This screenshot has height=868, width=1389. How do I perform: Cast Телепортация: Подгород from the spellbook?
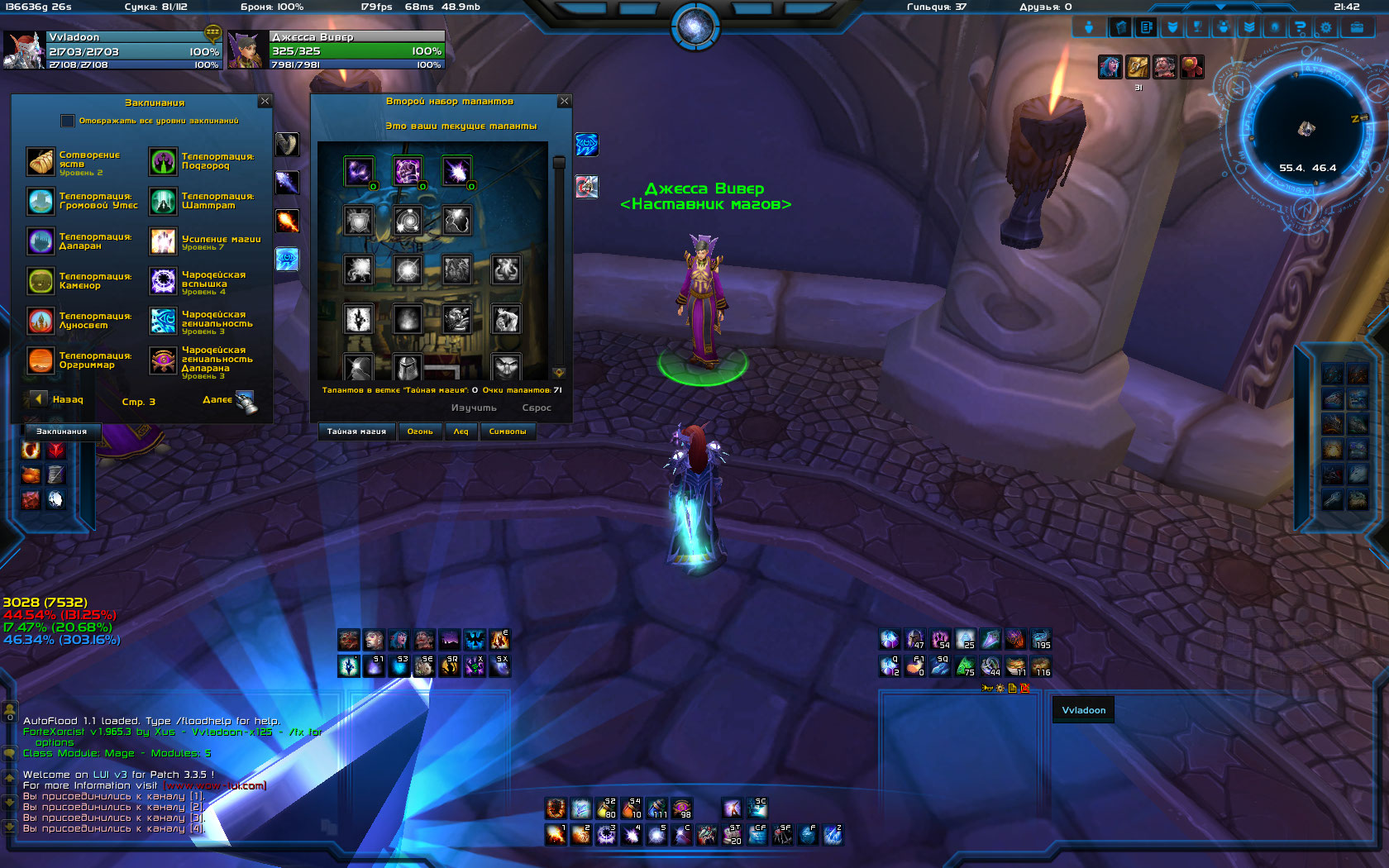click(x=163, y=162)
